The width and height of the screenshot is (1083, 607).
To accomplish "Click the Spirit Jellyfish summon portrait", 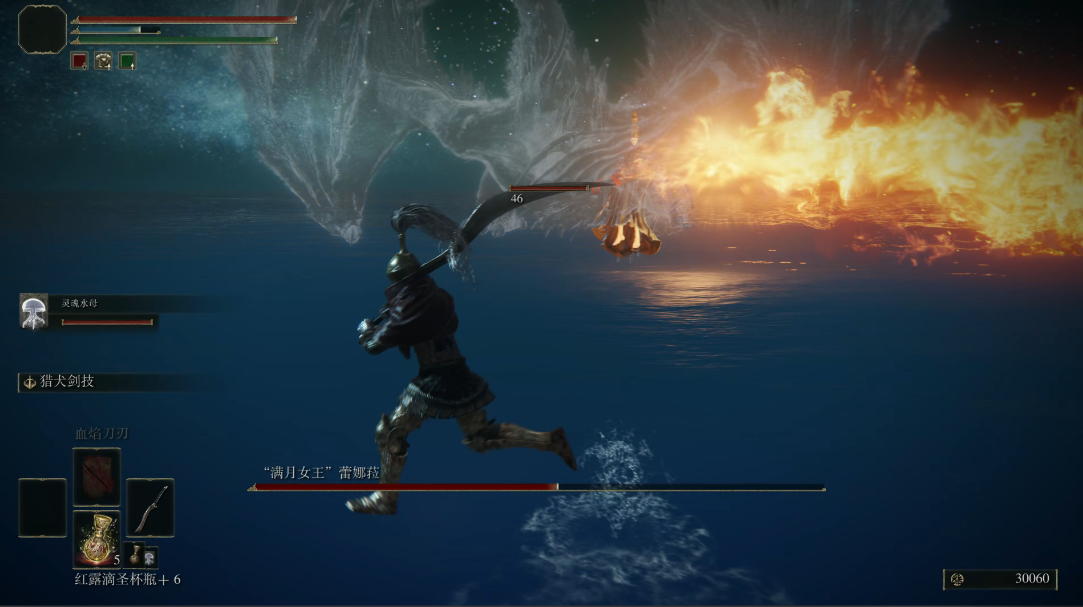I will pos(34,312).
